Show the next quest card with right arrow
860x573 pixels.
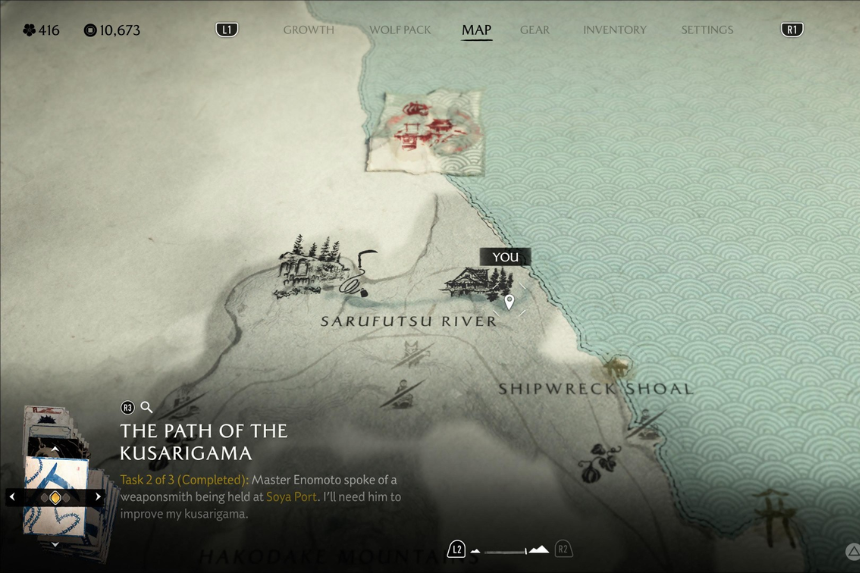(x=98, y=497)
